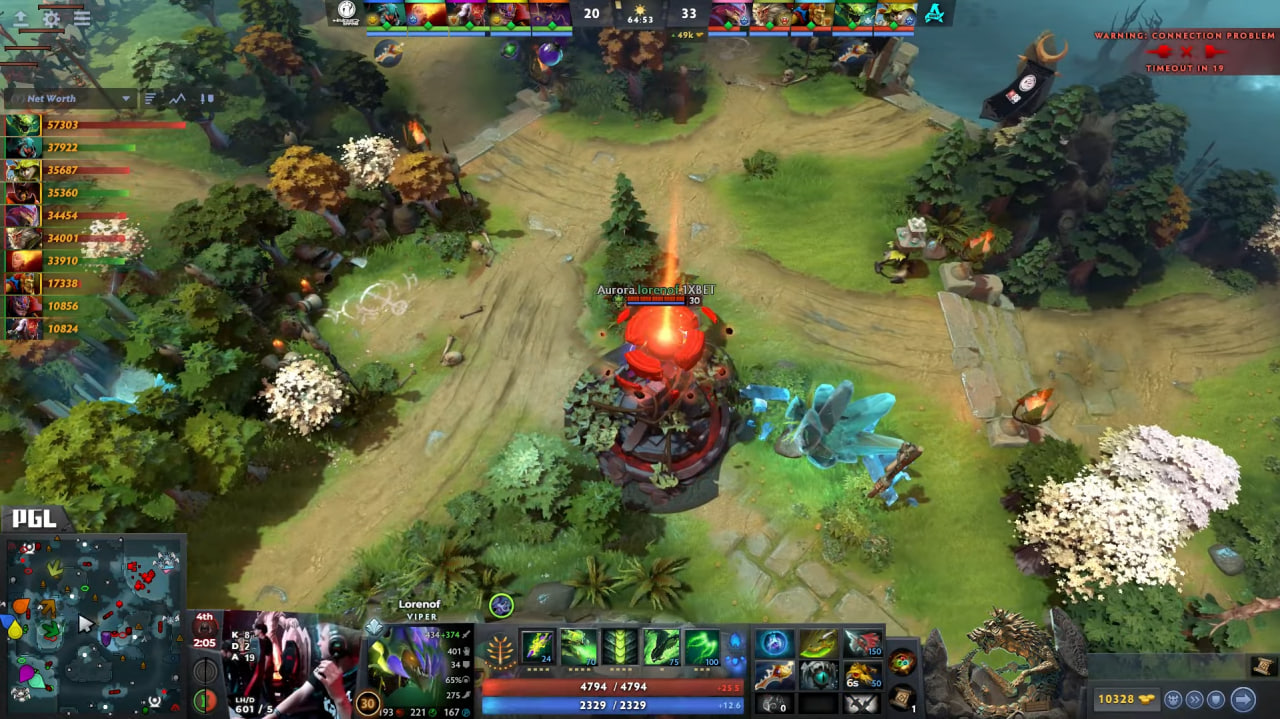Expand the Net Worth dropdown
Image resolution: width=1280 pixels, height=719 pixels.
[126, 99]
